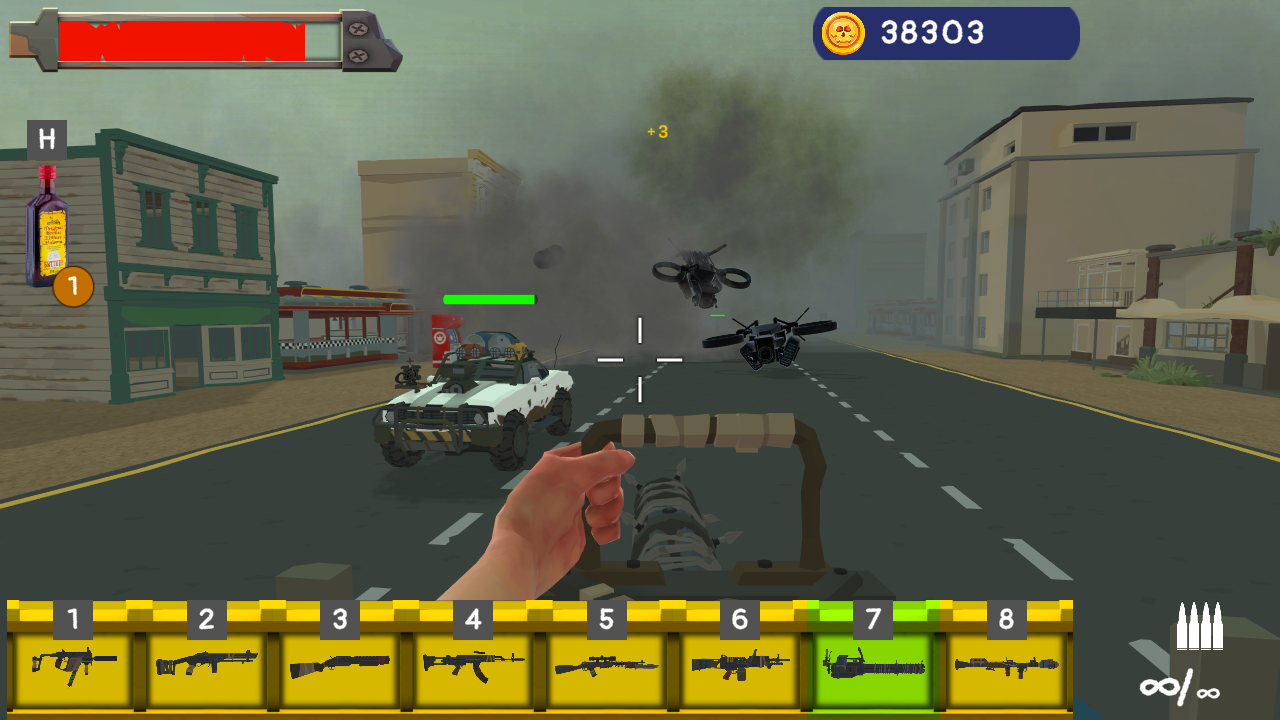Select the shotgun in weapon slot 2

208,665
